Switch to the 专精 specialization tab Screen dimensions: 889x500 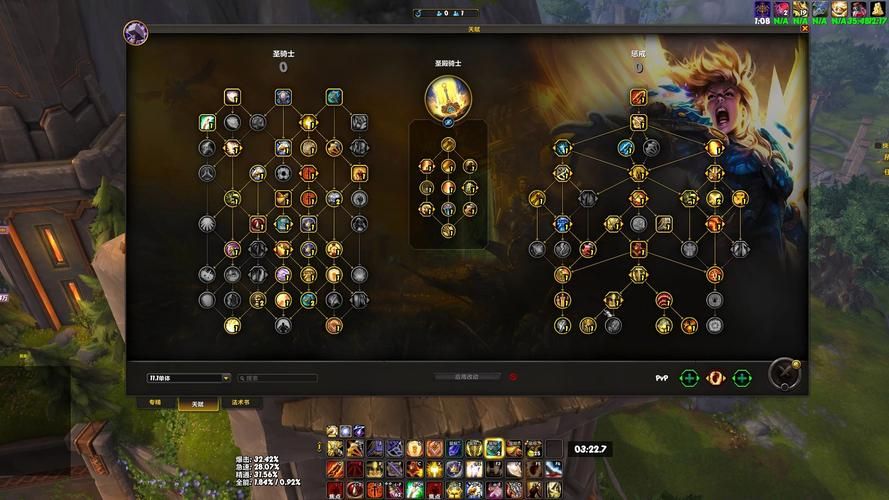[x=154, y=402]
